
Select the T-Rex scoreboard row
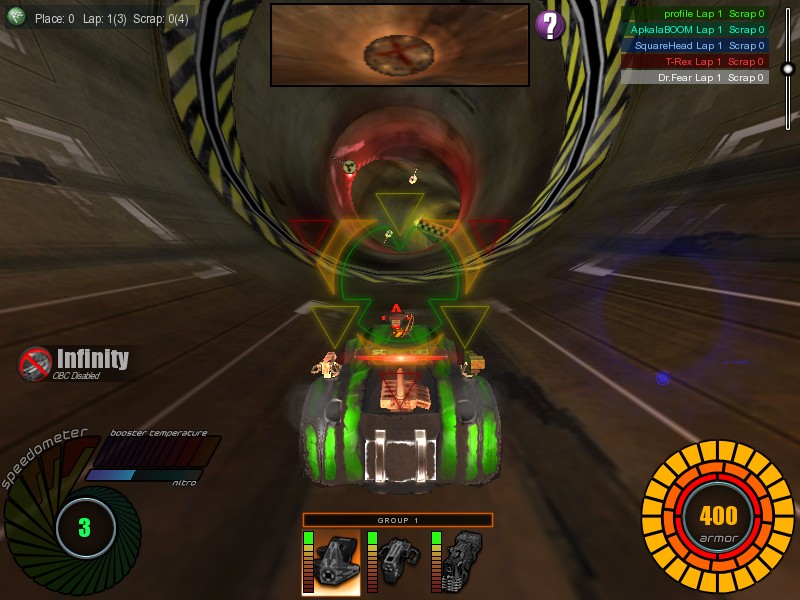tap(695, 62)
